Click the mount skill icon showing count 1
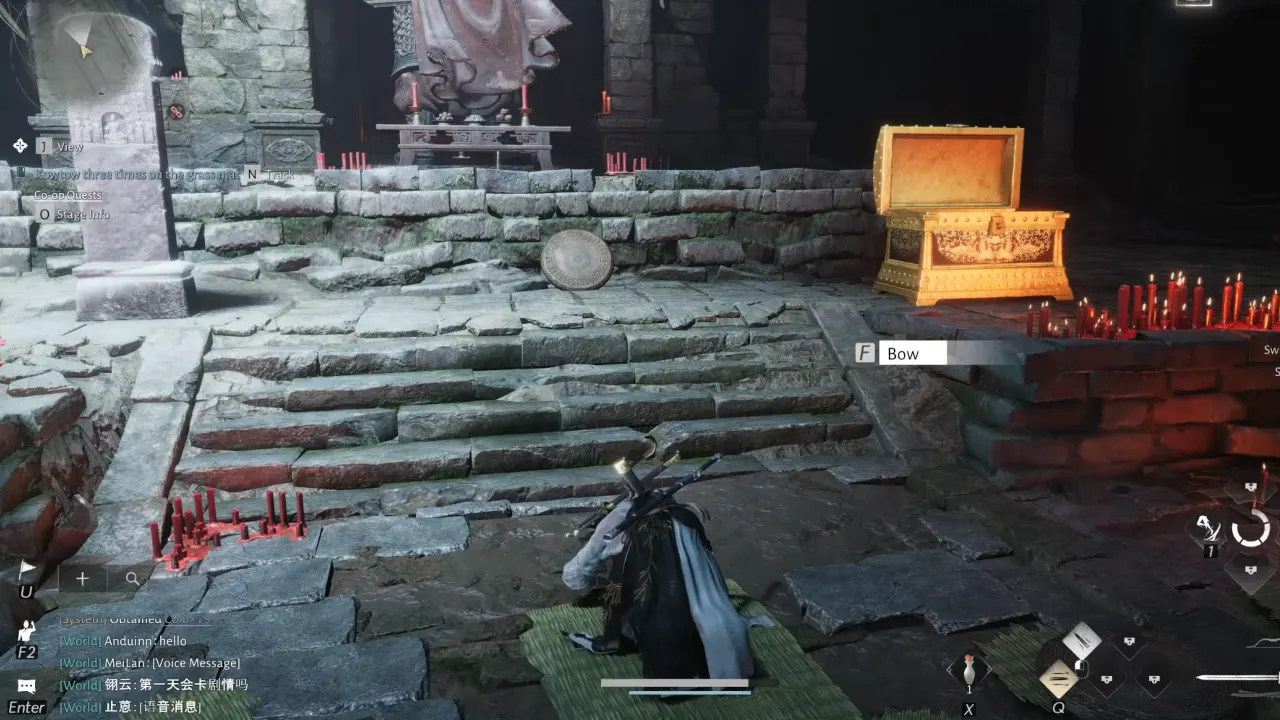 (x=1208, y=528)
